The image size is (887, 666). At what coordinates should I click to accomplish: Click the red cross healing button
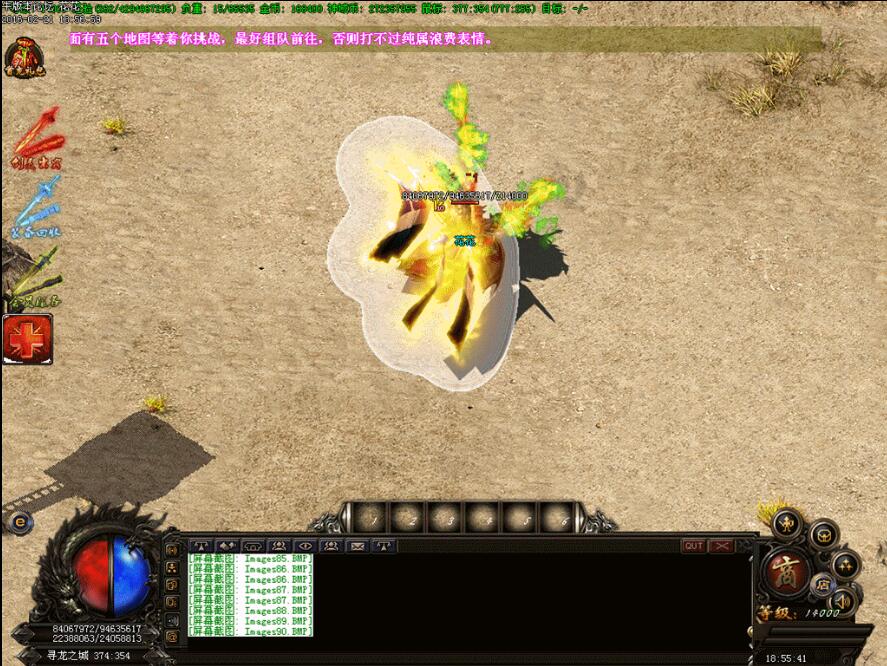pos(27,339)
